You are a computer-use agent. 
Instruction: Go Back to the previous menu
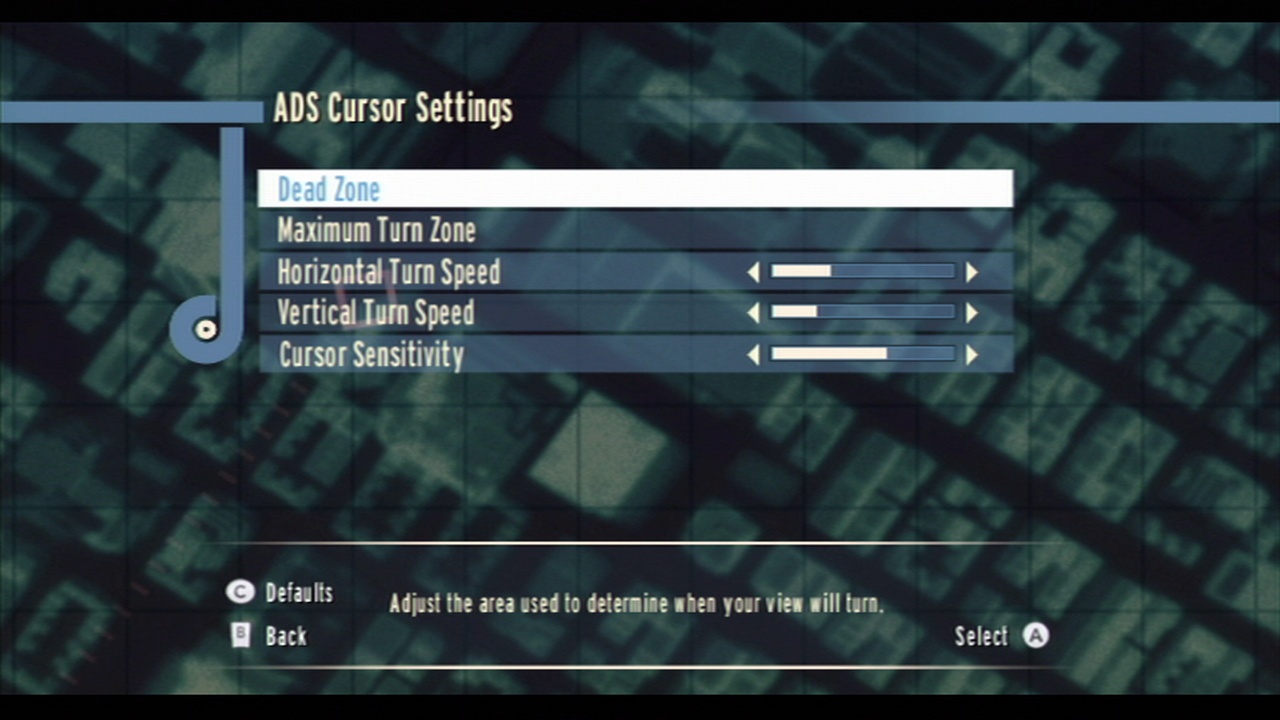pyautogui.click(x=286, y=636)
